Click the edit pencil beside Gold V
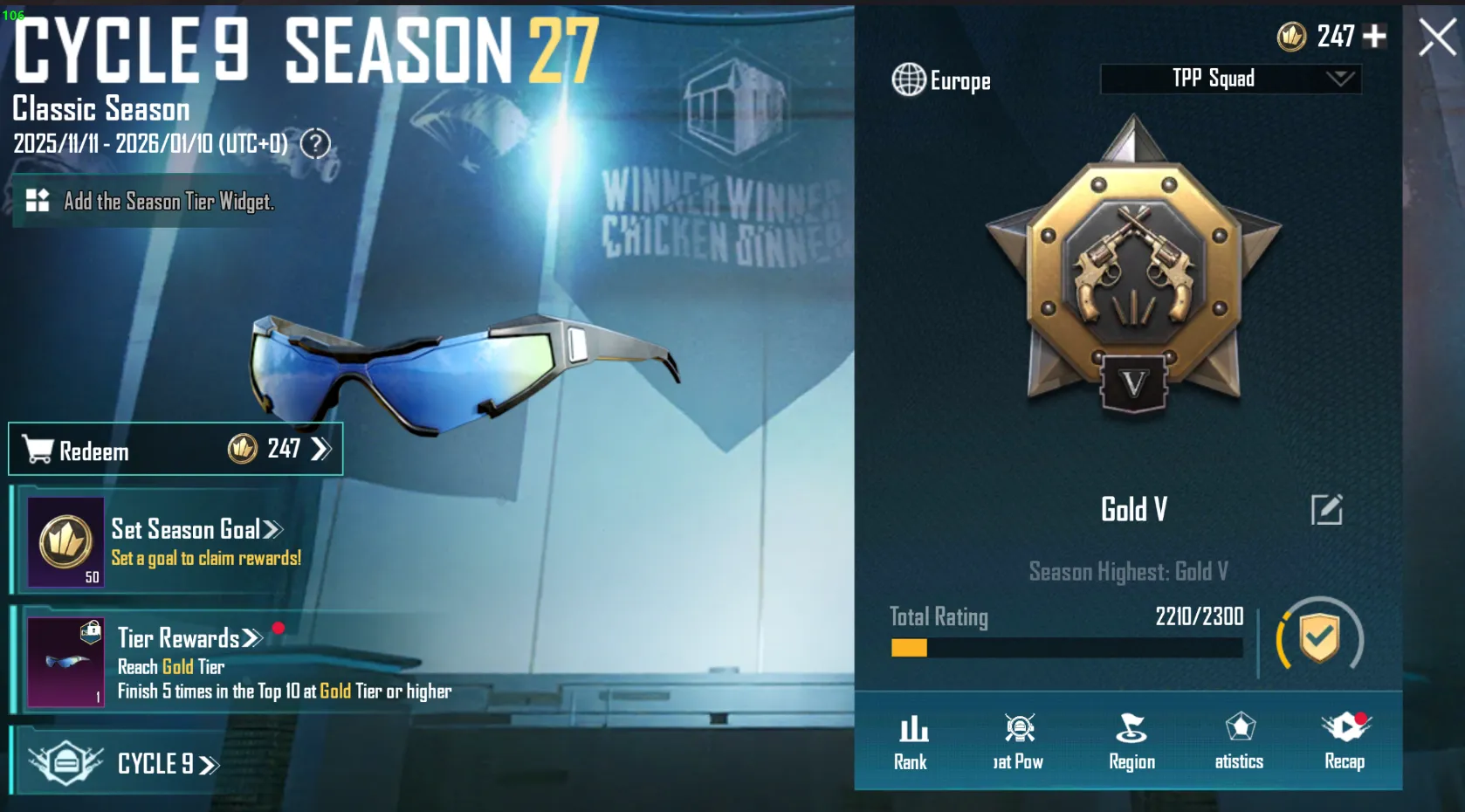Viewport: 1465px width, 812px height. pos(1327,510)
